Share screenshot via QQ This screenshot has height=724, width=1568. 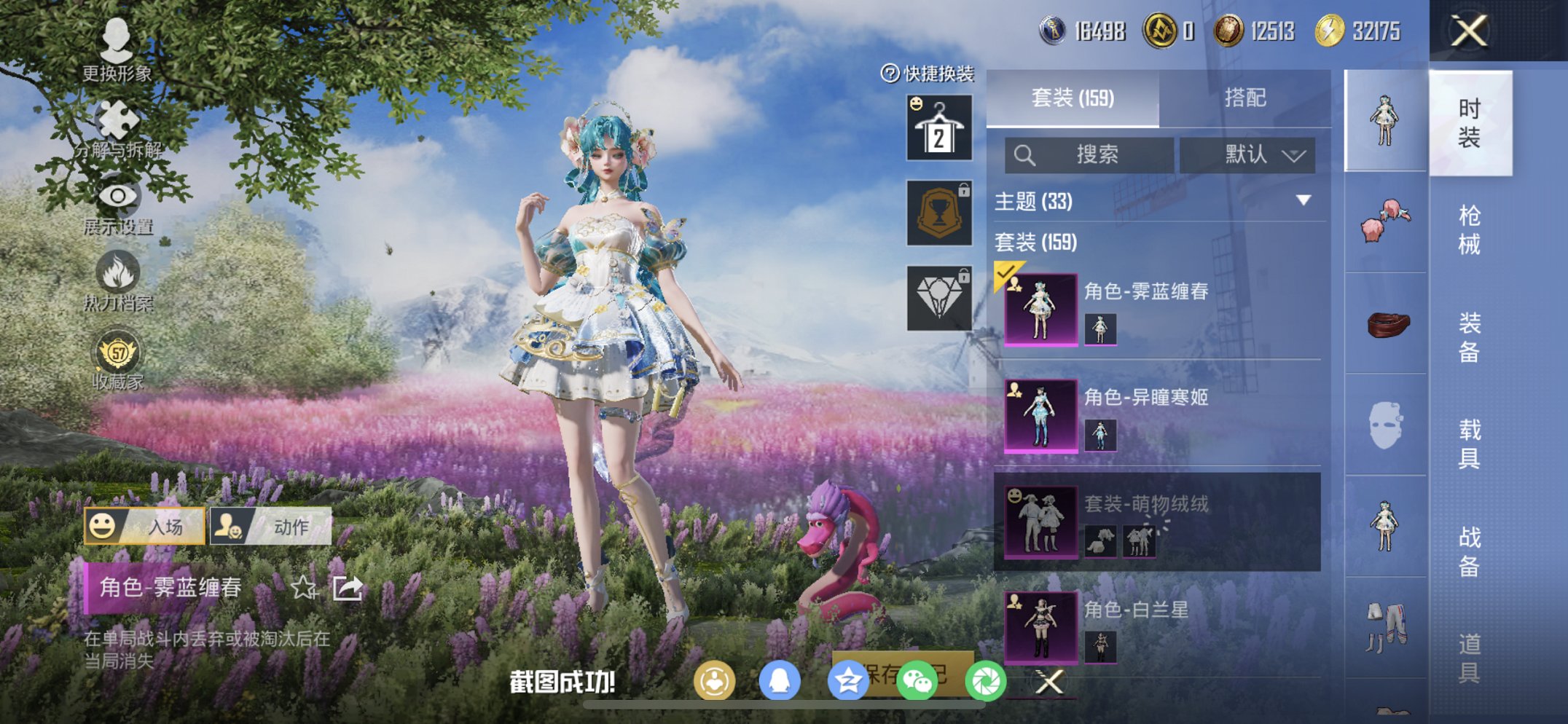click(779, 679)
